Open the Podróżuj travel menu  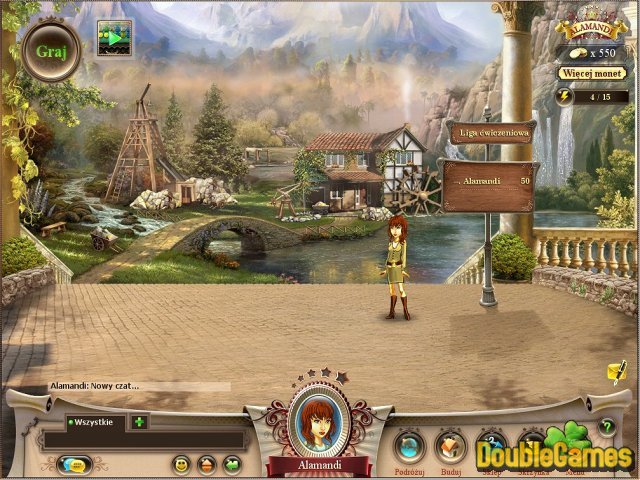(x=408, y=444)
